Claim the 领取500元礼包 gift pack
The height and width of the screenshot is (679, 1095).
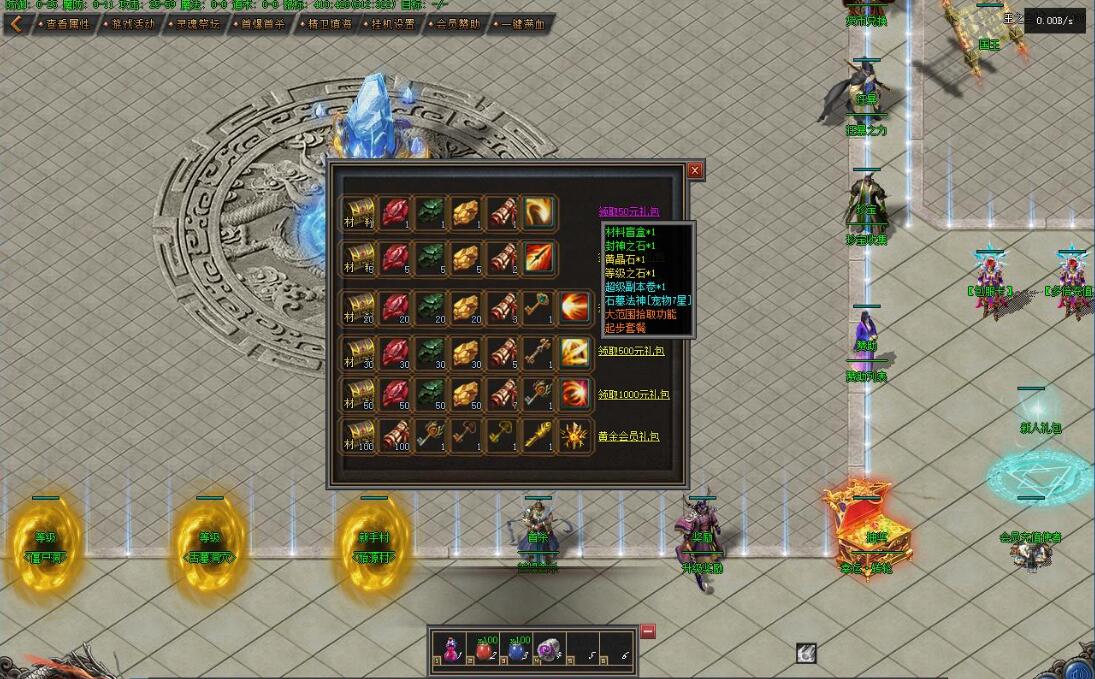pos(630,351)
